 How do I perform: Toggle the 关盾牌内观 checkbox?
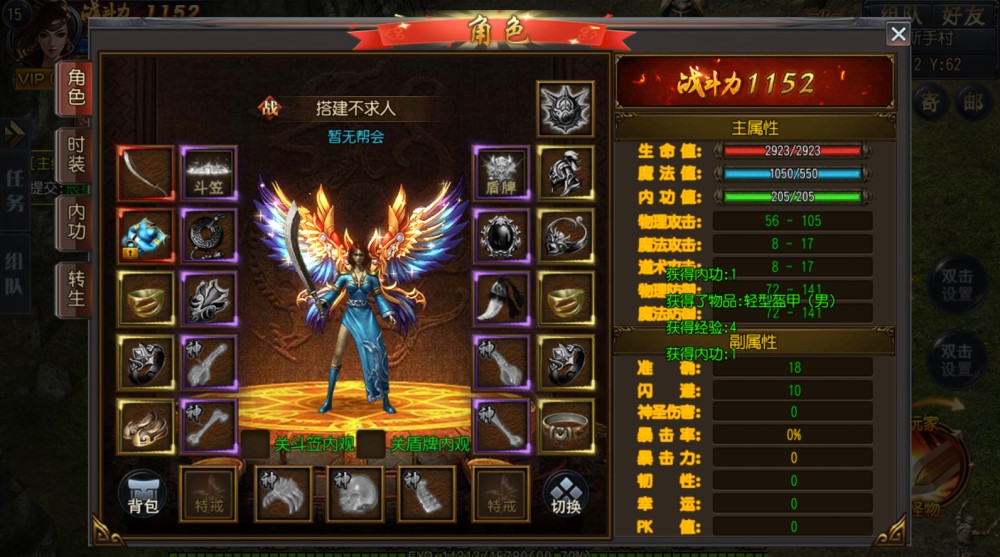(371, 444)
